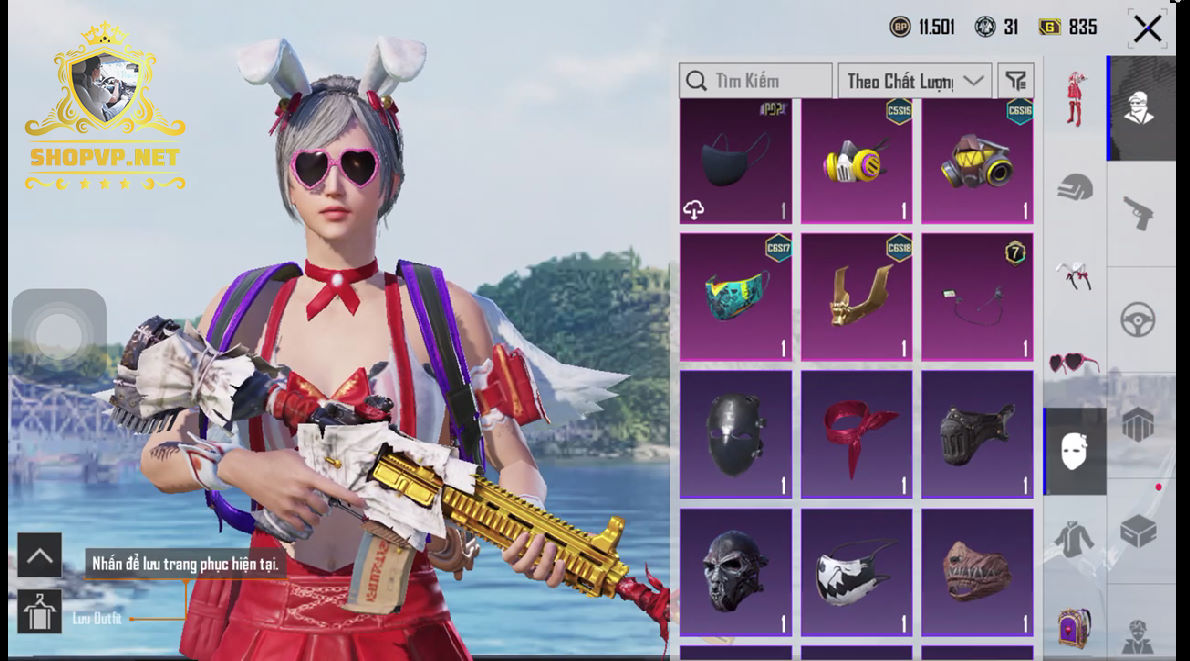
Task: Open the filter funnel button
Action: click(x=1016, y=81)
